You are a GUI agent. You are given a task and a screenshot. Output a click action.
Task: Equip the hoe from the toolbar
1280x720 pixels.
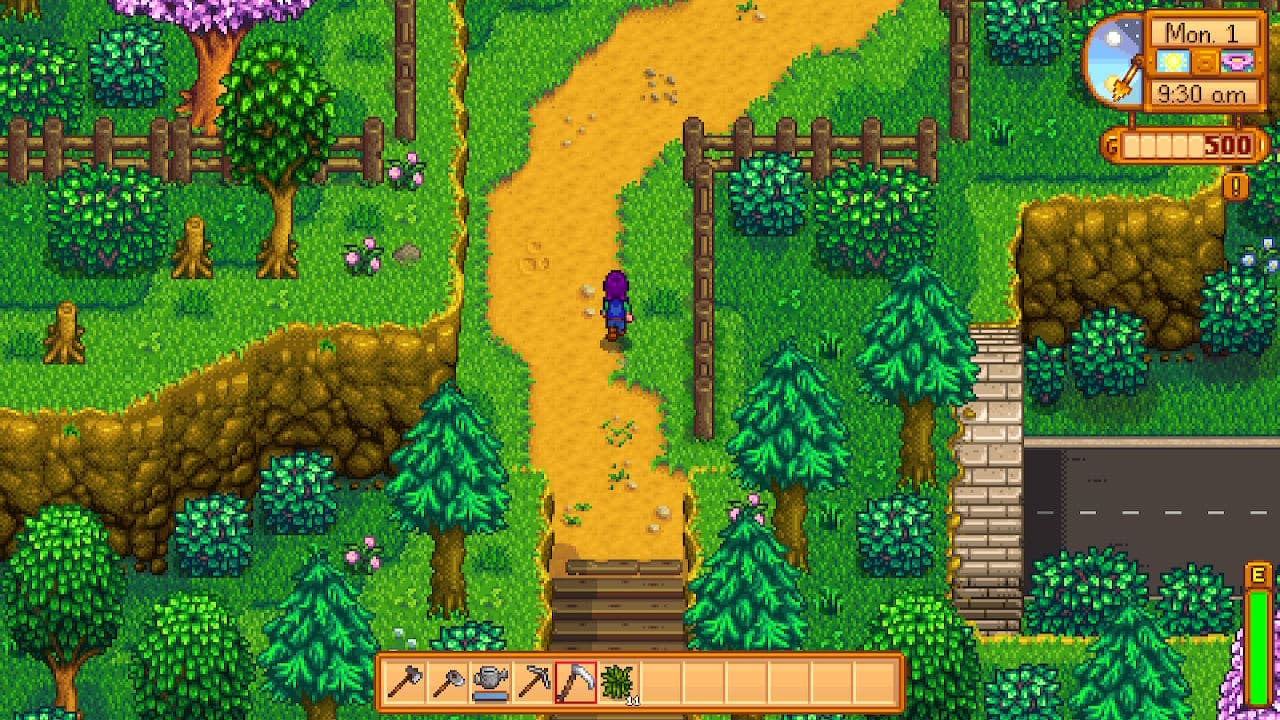click(447, 682)
